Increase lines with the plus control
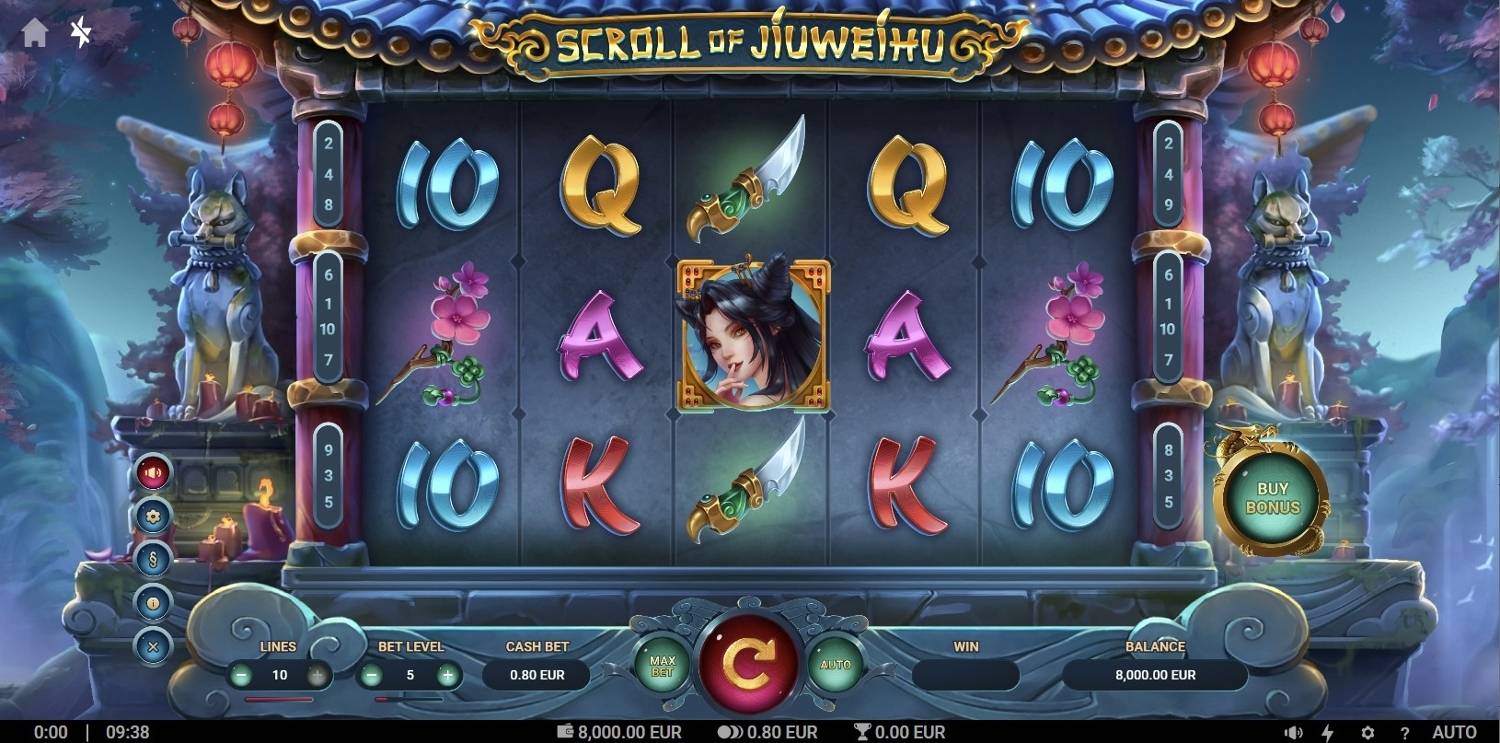Viewport: 1500px width, 743px height. point(315,675)
